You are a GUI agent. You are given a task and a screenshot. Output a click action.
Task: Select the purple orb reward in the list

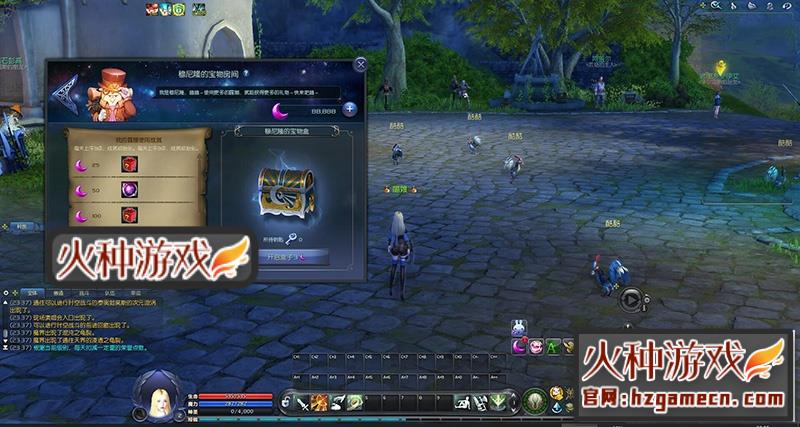point(128,189)
